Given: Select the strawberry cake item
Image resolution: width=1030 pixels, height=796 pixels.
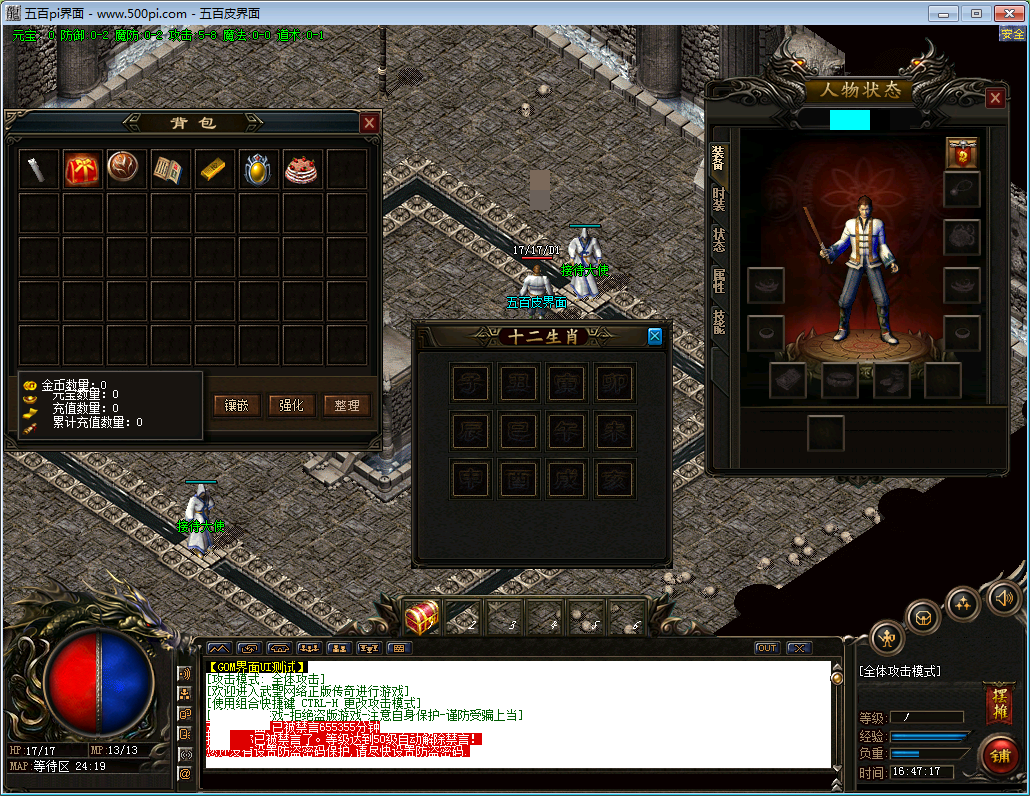Looking at the screenshot, I should 301,169.
